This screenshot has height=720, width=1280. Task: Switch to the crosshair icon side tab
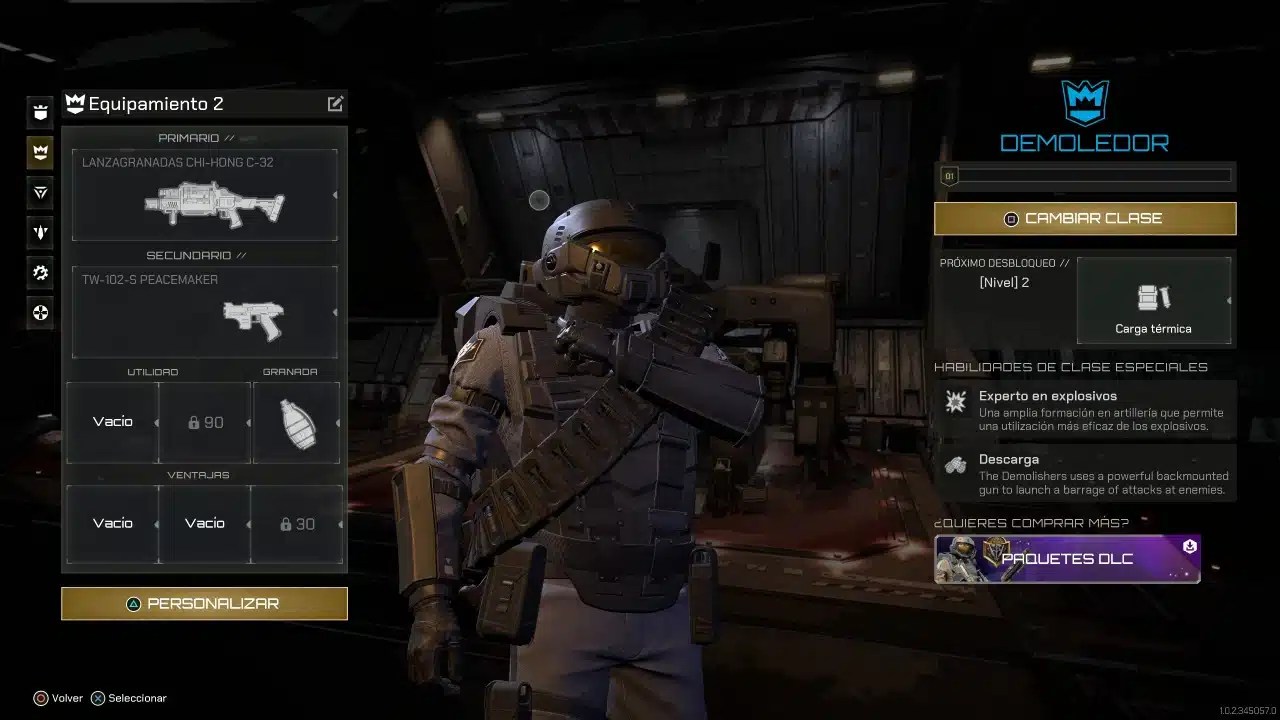(40, 313)
